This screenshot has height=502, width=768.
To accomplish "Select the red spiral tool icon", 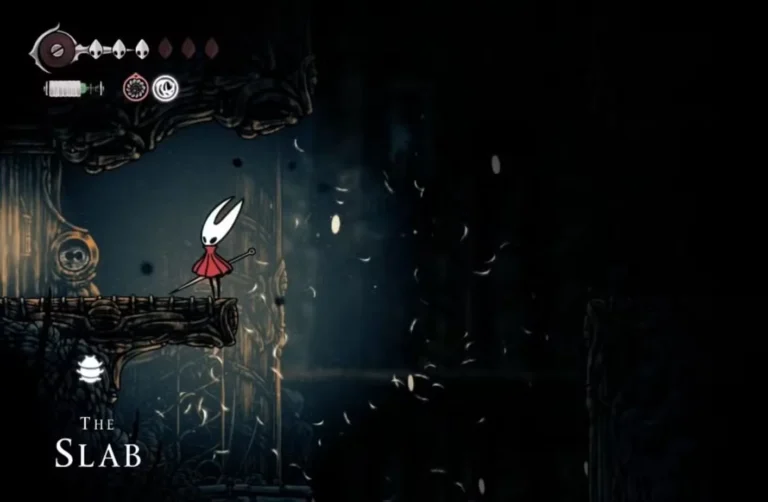I will coord(136,88).
